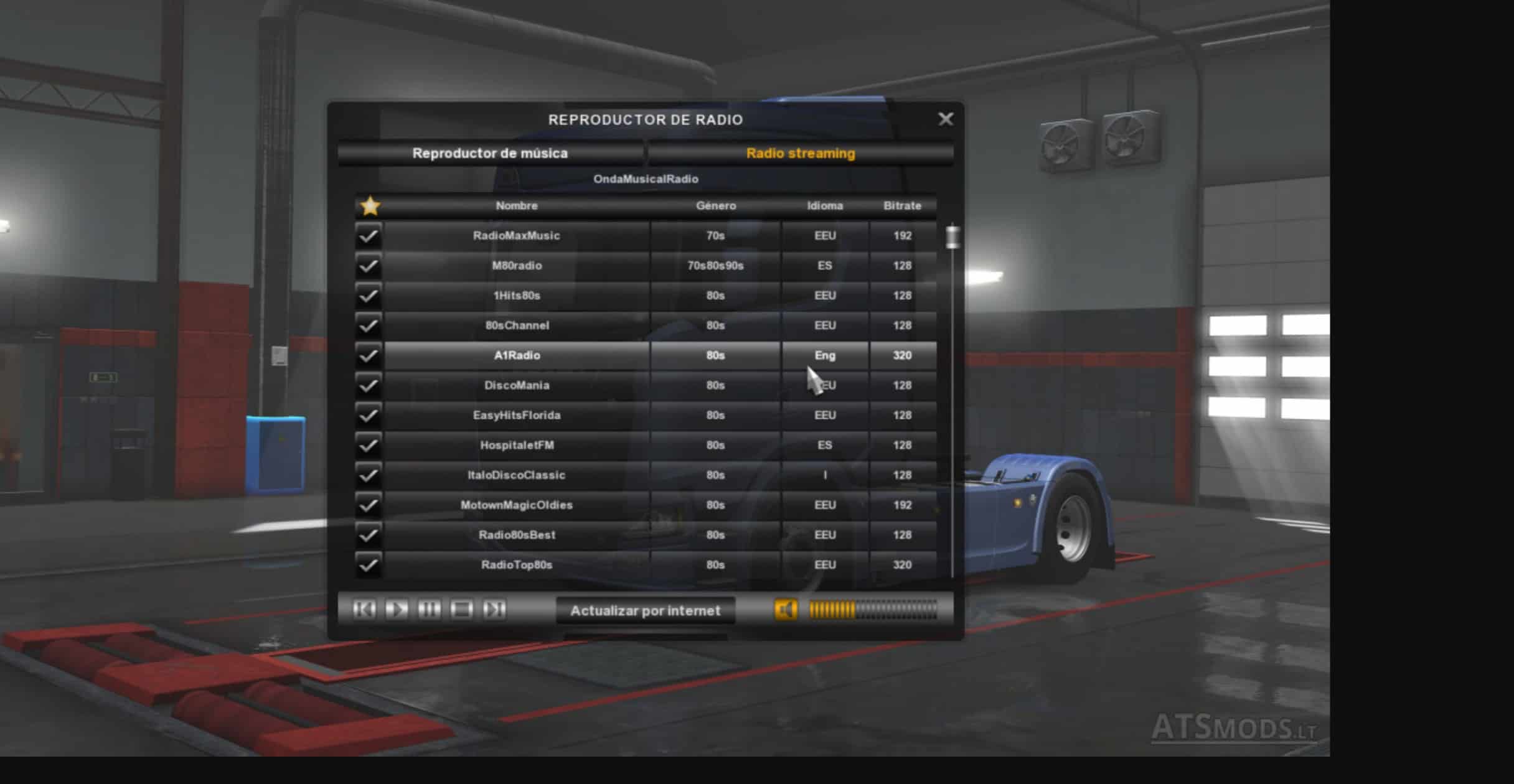Select the DiscoMania station
The width and height of the screenshot is (1514, 784).
[516, 385]
